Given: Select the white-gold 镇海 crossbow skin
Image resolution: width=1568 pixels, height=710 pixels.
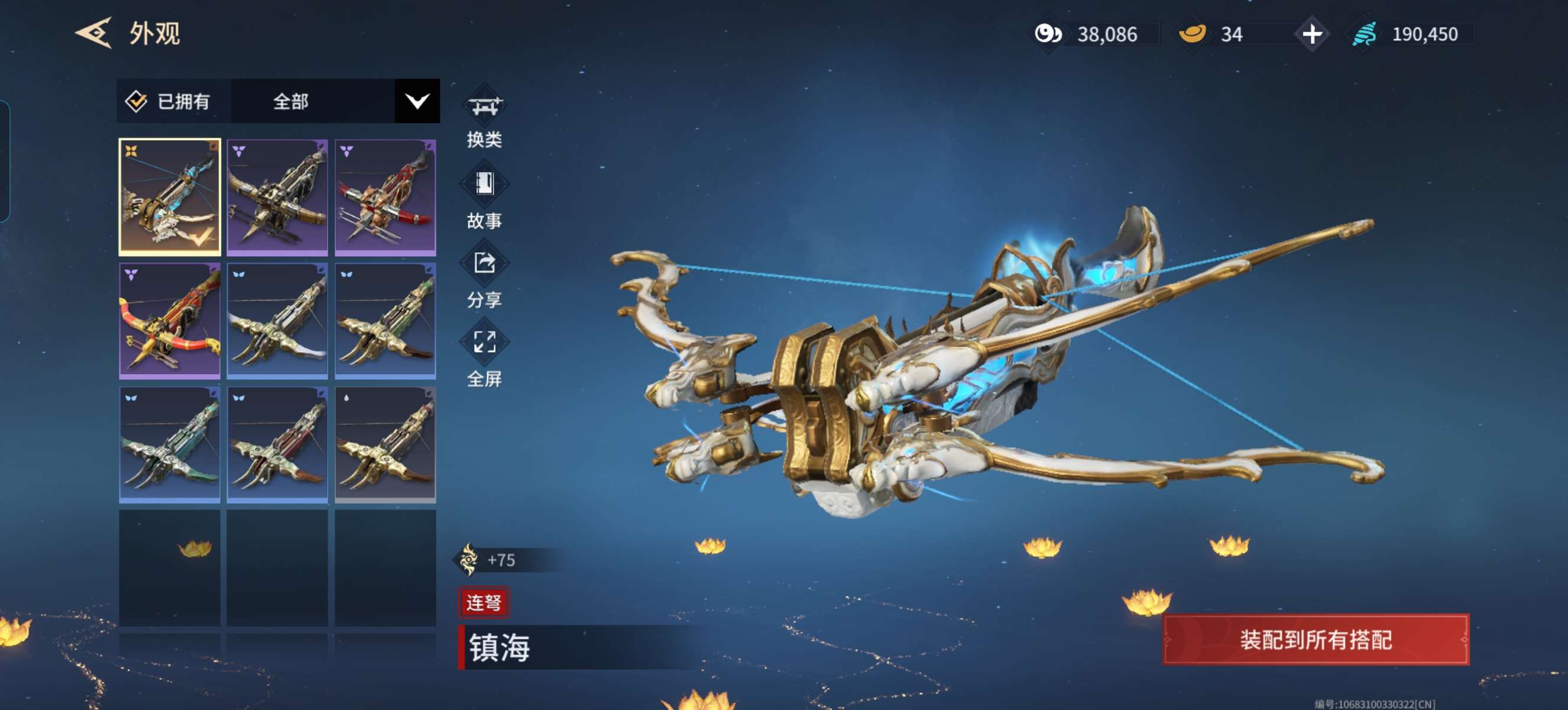Looking at the screenshot, I should tap(169, 196).
